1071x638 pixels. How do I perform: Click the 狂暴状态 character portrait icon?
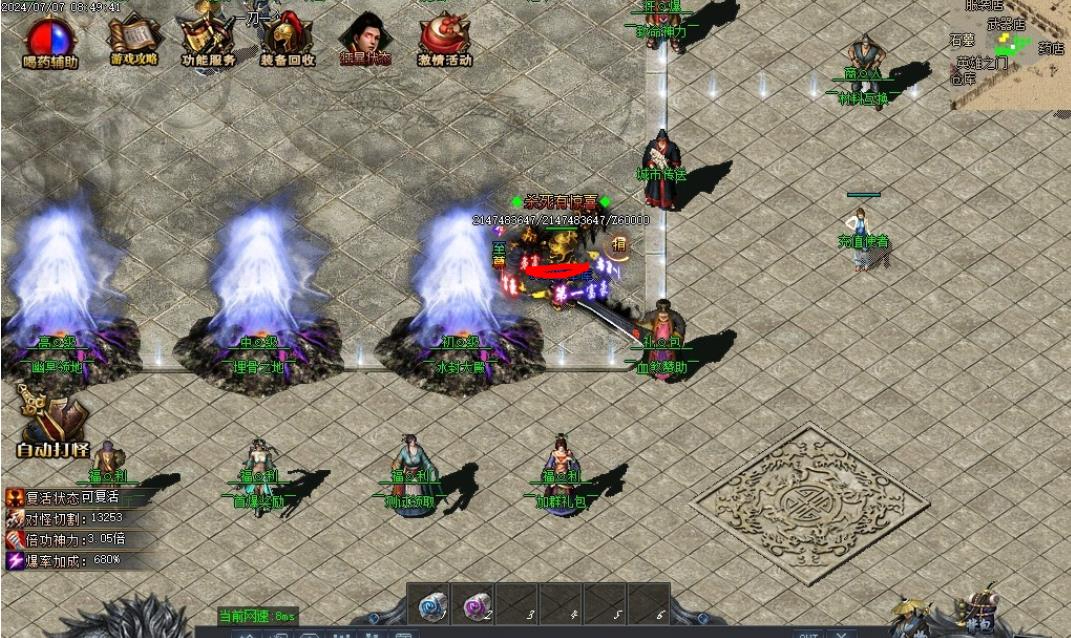(x=364, y=40)
